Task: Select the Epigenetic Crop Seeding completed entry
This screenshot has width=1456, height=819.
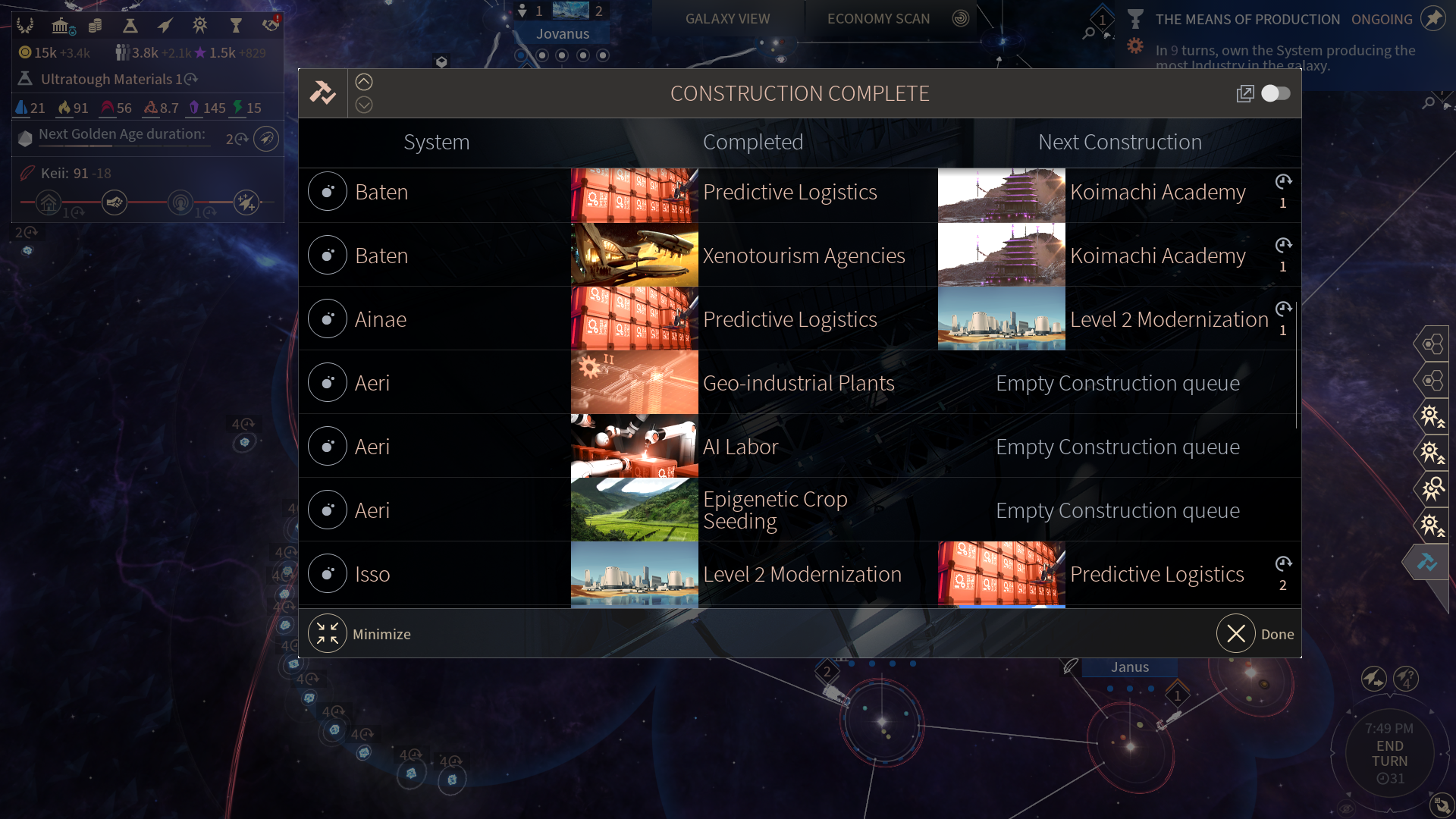Action: (775, 510)
